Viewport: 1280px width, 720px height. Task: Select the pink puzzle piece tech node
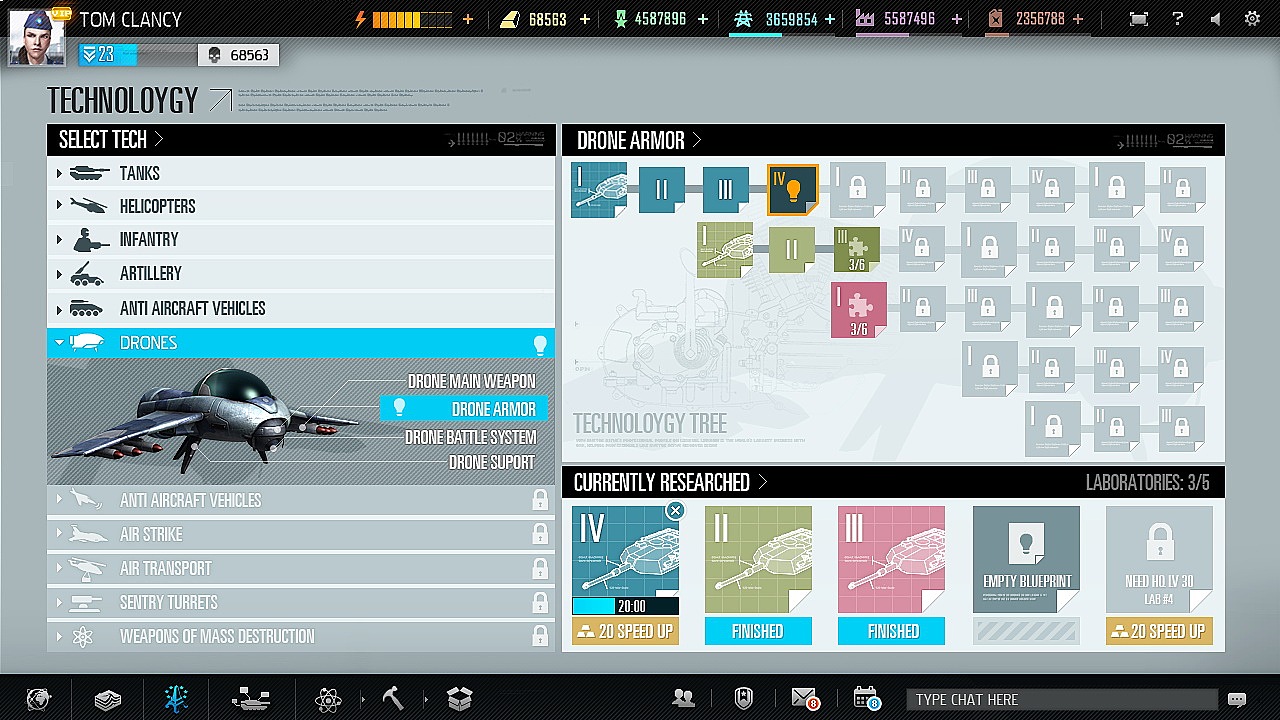click(x=858, y=309)
